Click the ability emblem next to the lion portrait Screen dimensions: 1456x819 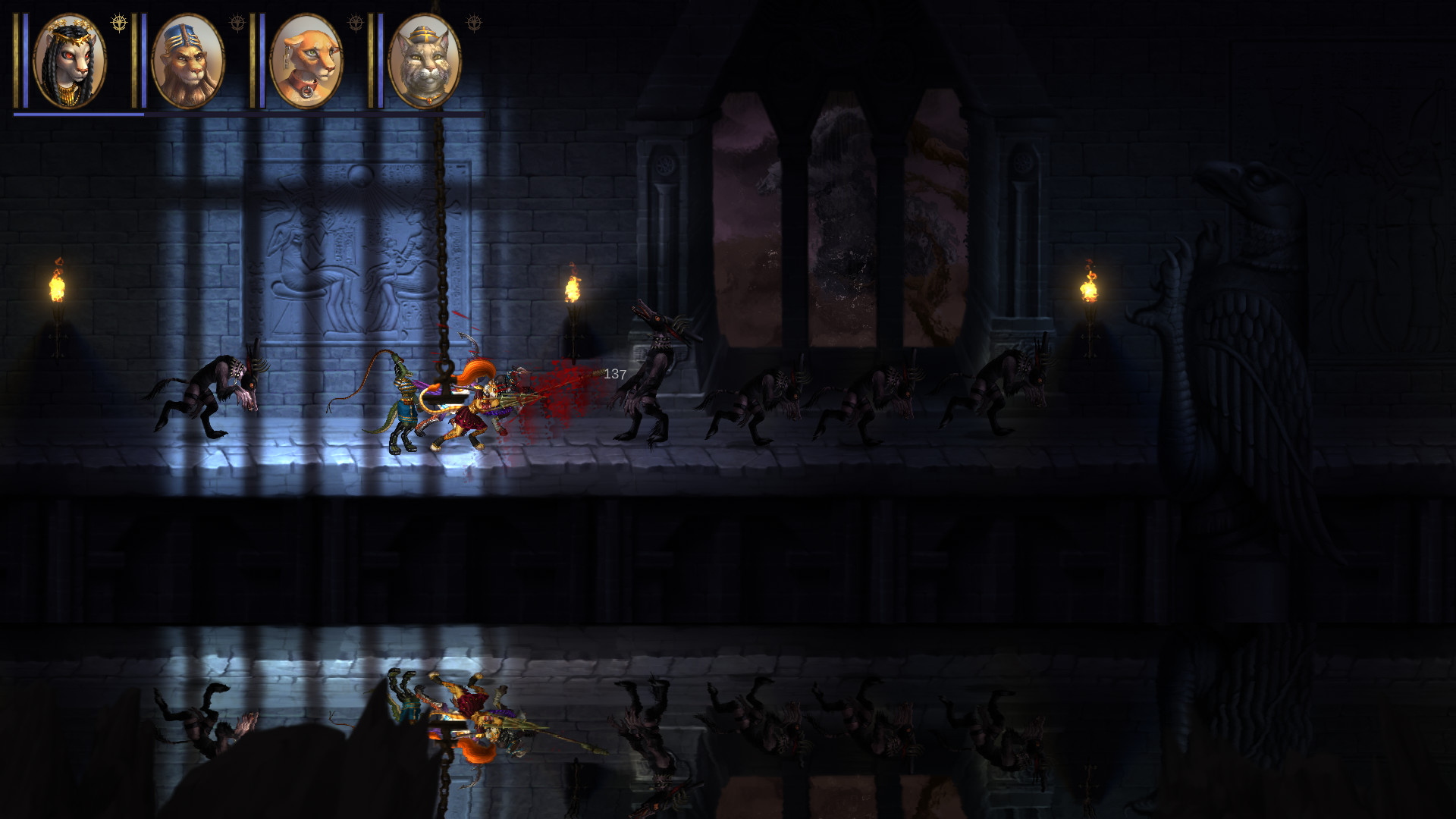click(x=237, y=24)
